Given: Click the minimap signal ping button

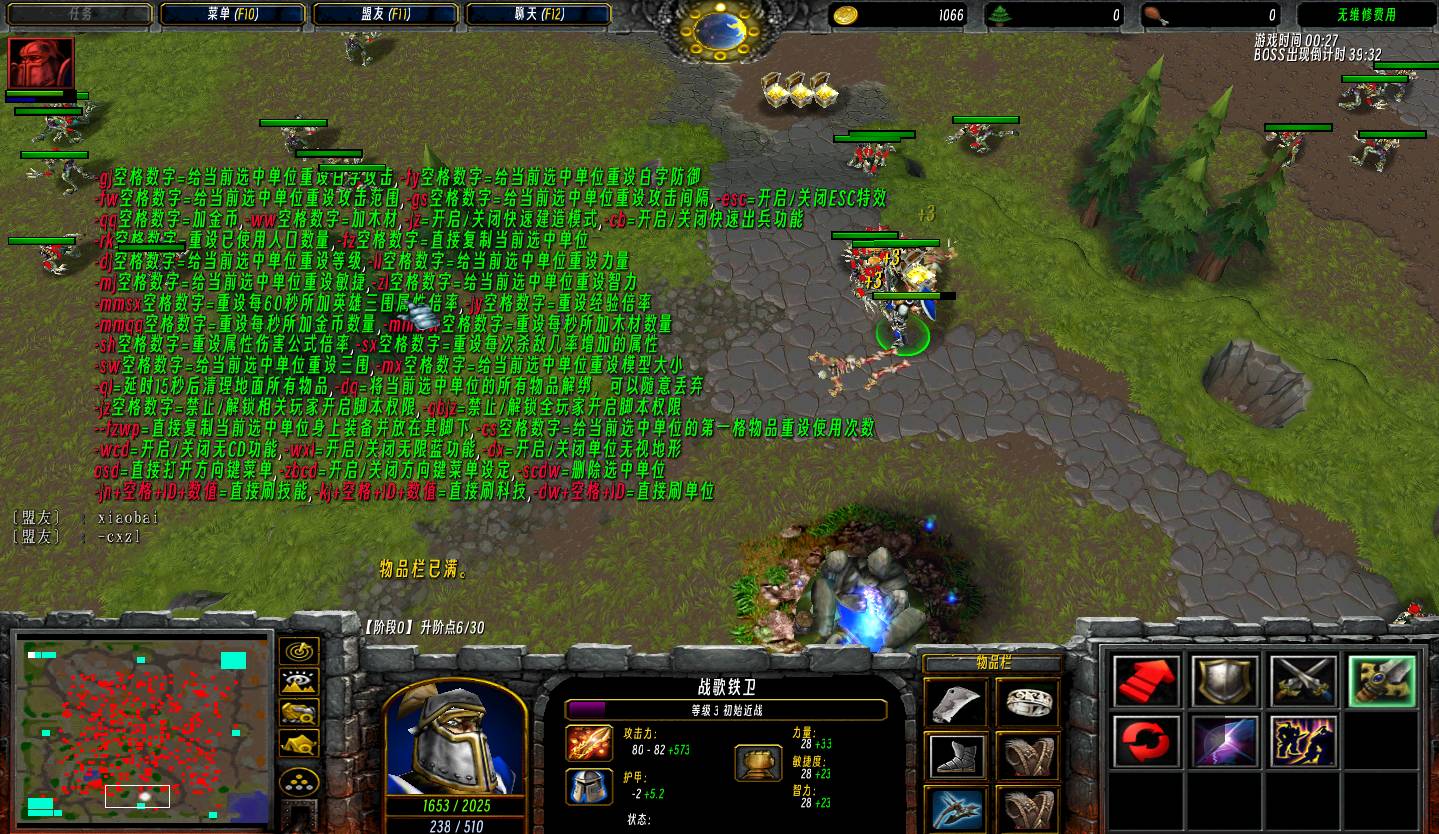Looking at the screenshot, I should [x=299, y=651].
